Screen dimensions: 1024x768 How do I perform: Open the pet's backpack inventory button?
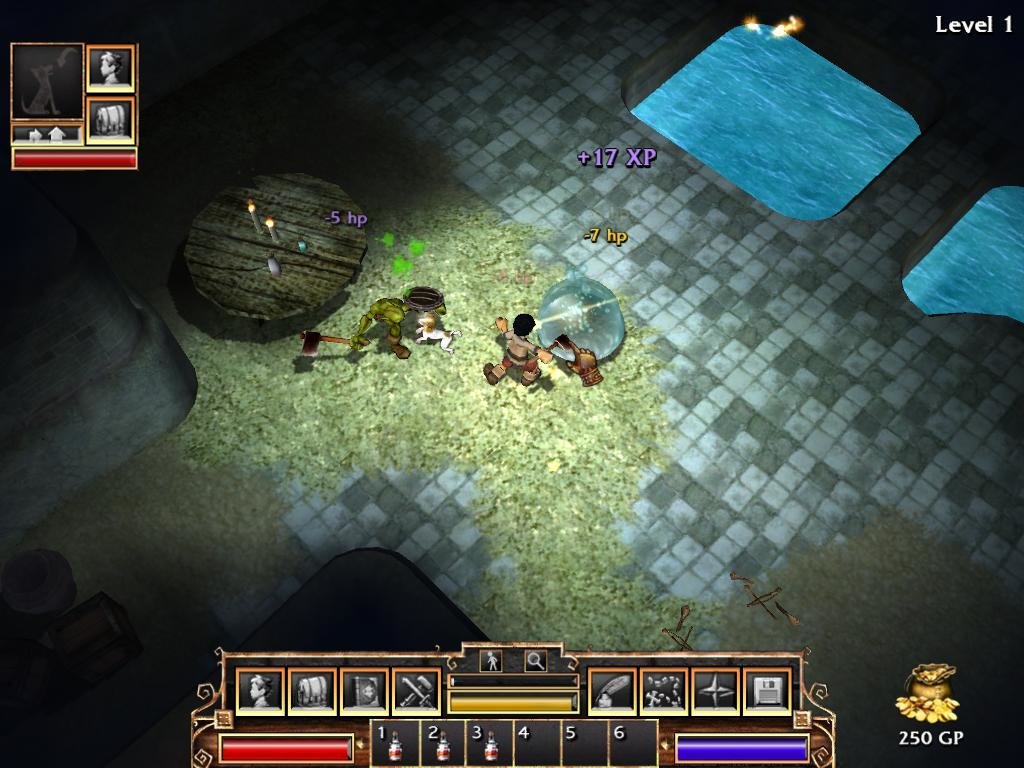110,119
